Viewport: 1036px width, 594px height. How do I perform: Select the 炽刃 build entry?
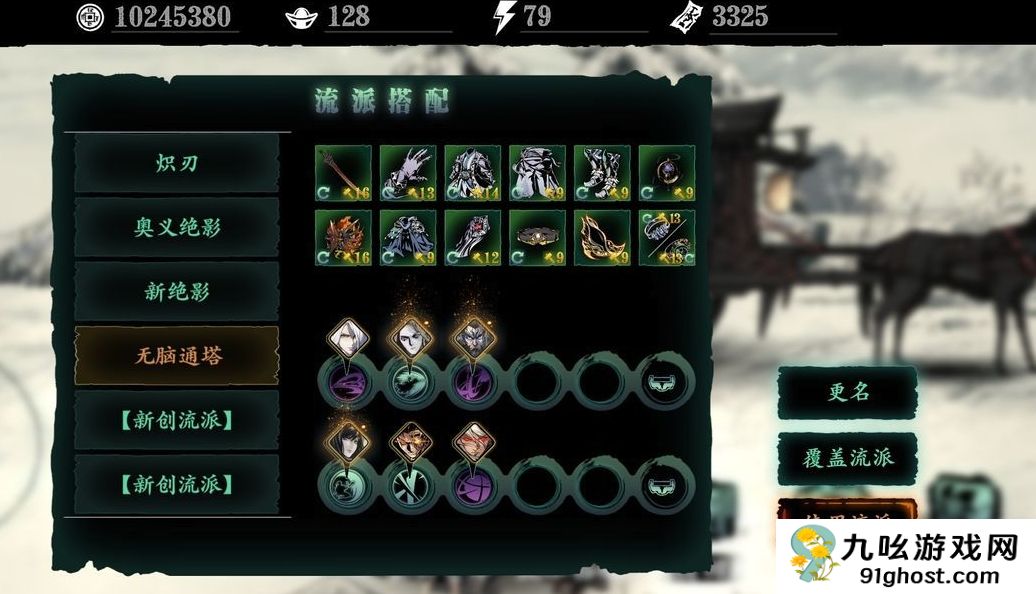[x=177, y=163]
